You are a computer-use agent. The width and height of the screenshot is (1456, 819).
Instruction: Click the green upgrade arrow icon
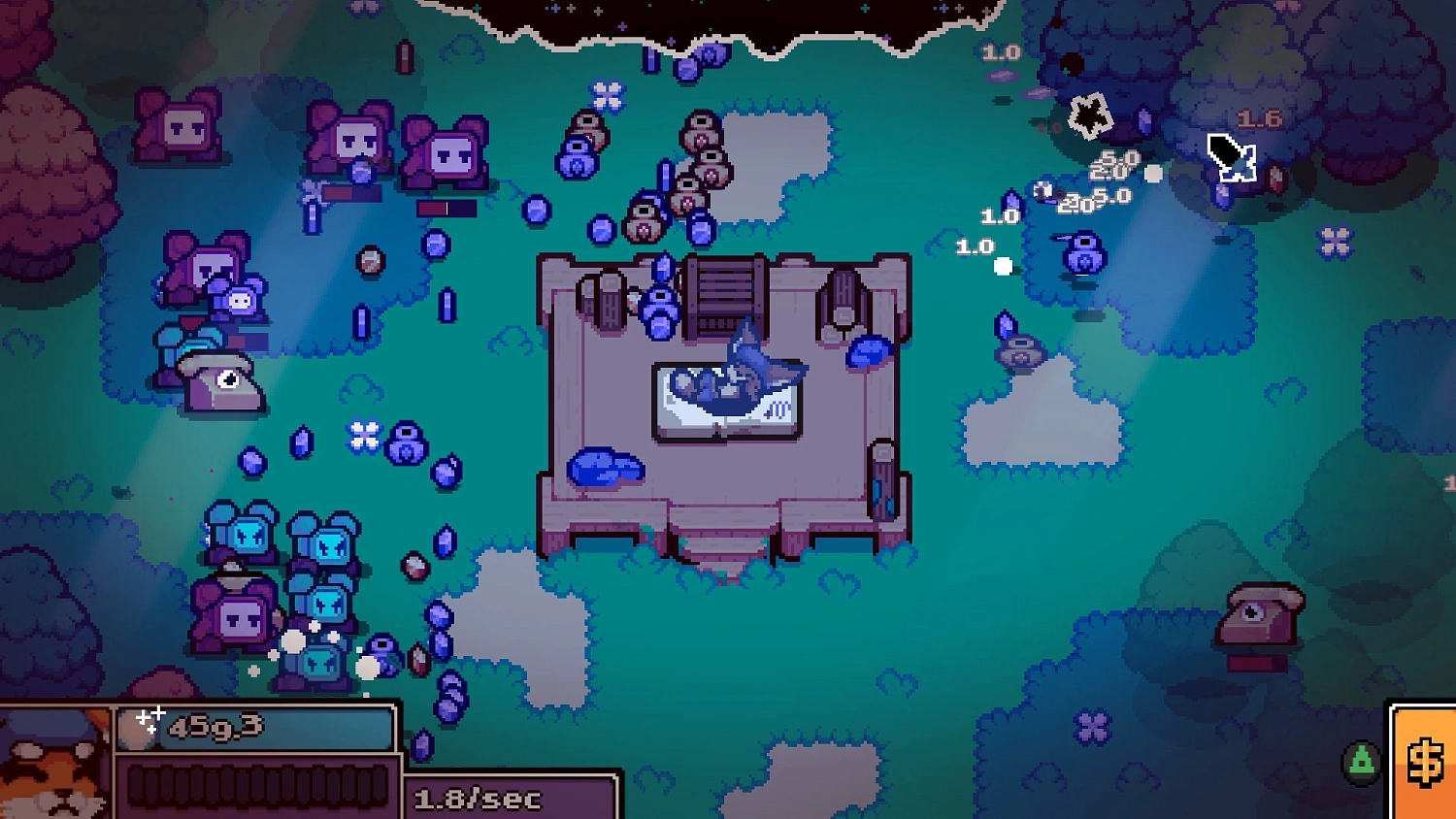[x=1359, y=762]
